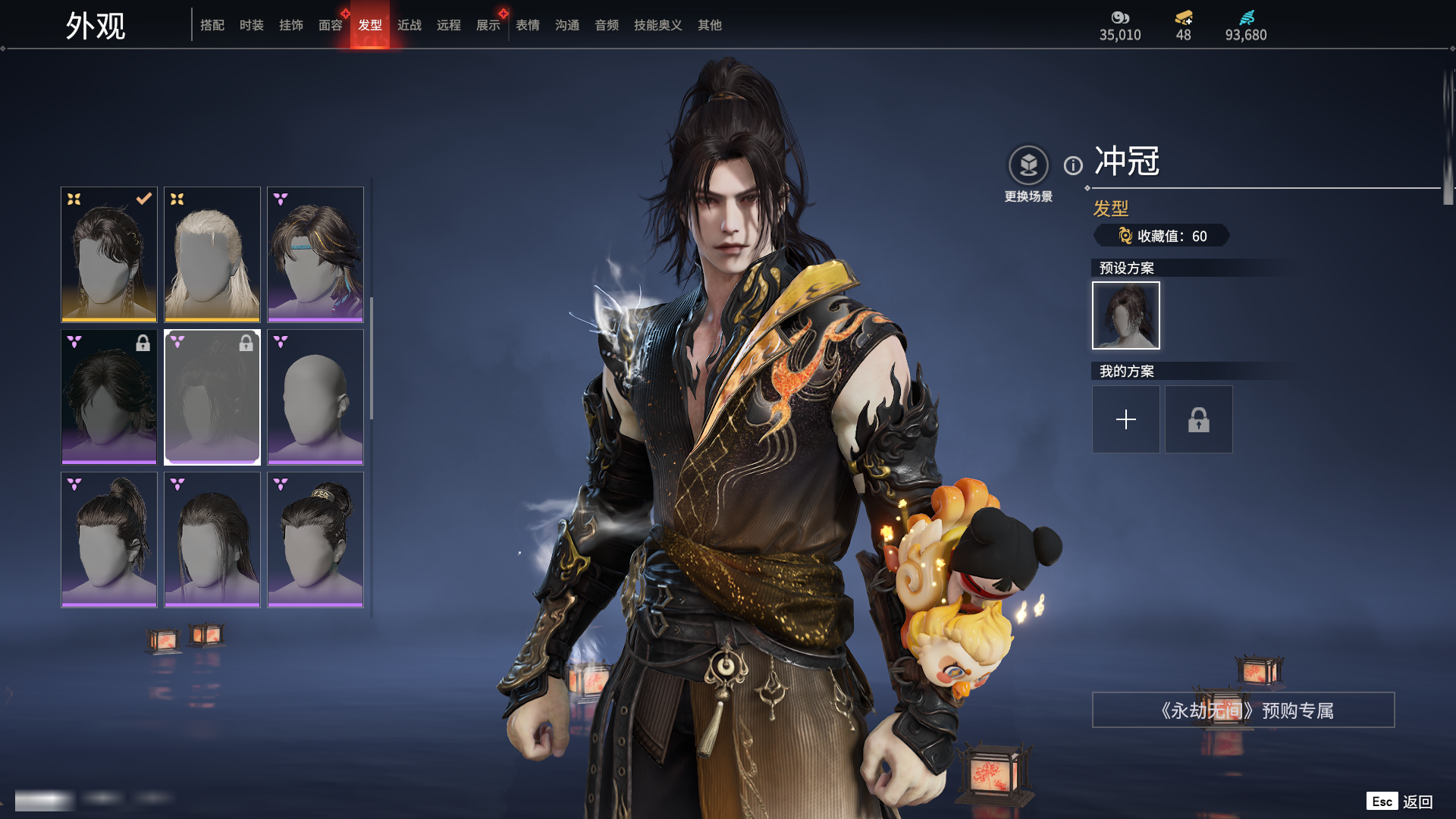
Task: Pick the hairstyle with teal headband
Action: click(x=315, y=254)
